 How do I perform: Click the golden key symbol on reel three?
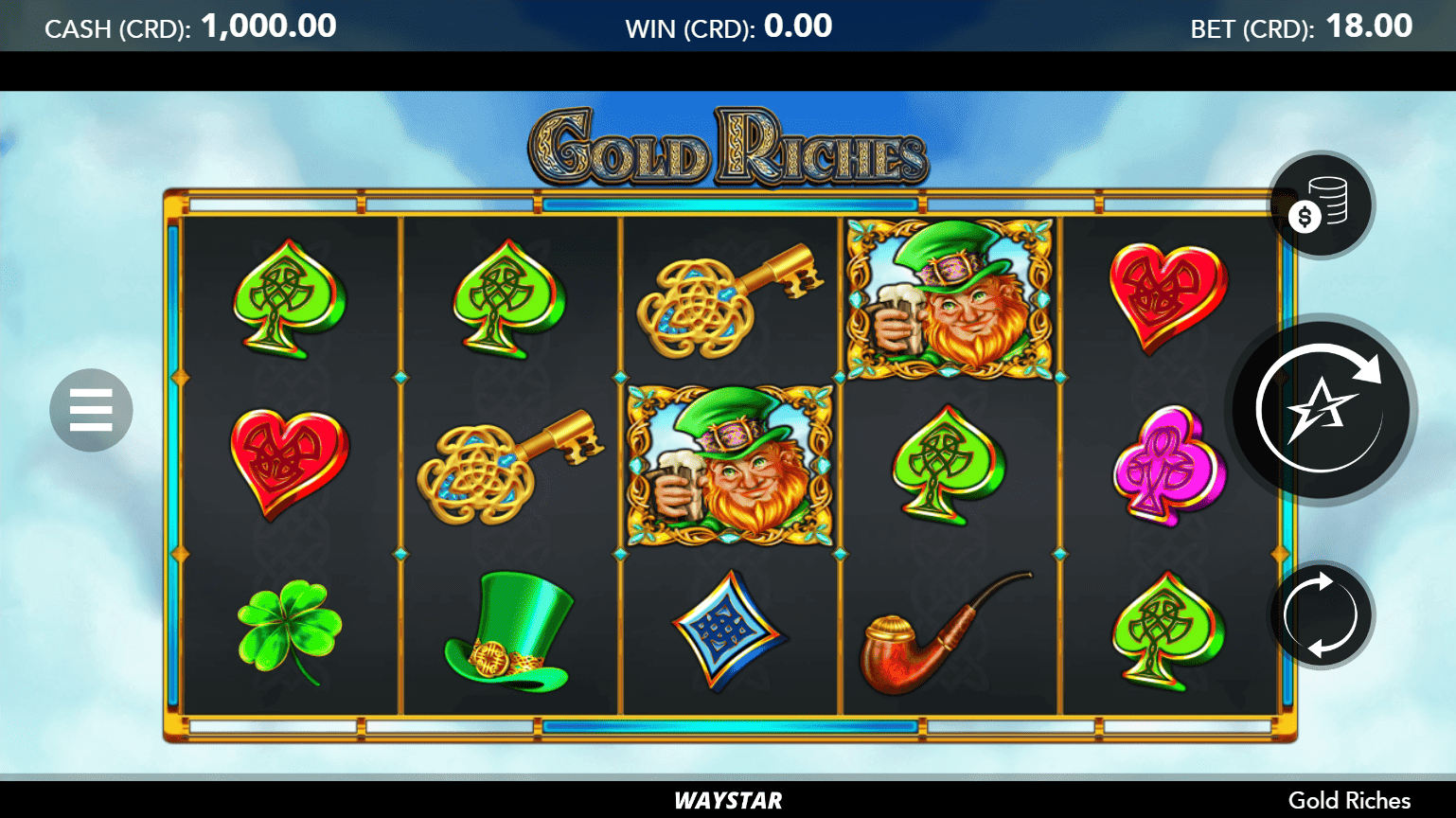coord(728,301)
